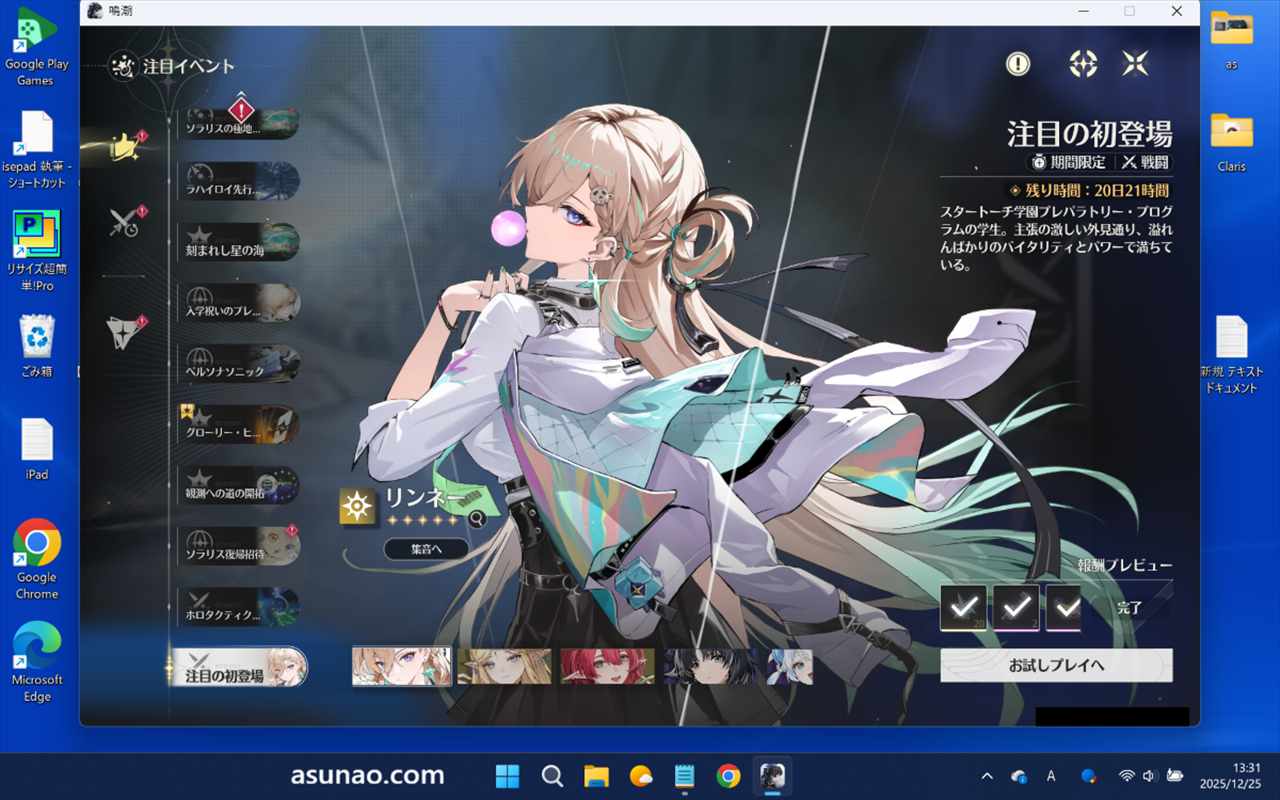Choose the ホロタクティク event entry
The image size is (1280, 800).
(240, 607)
